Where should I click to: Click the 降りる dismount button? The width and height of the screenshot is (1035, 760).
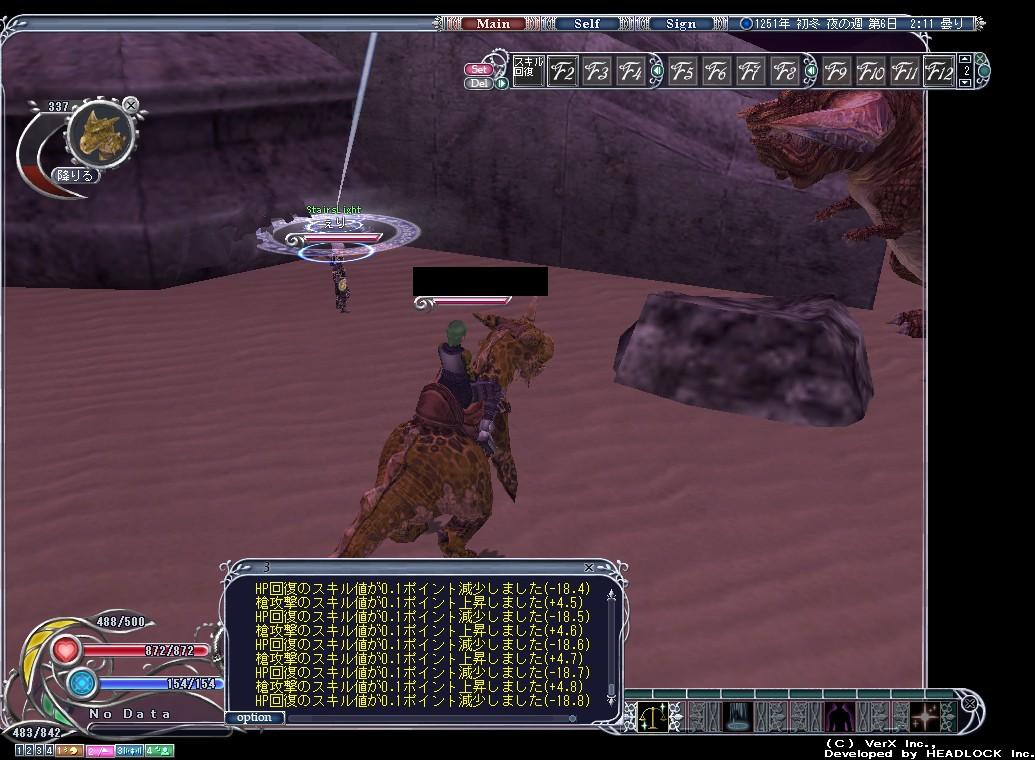[76, 175]
